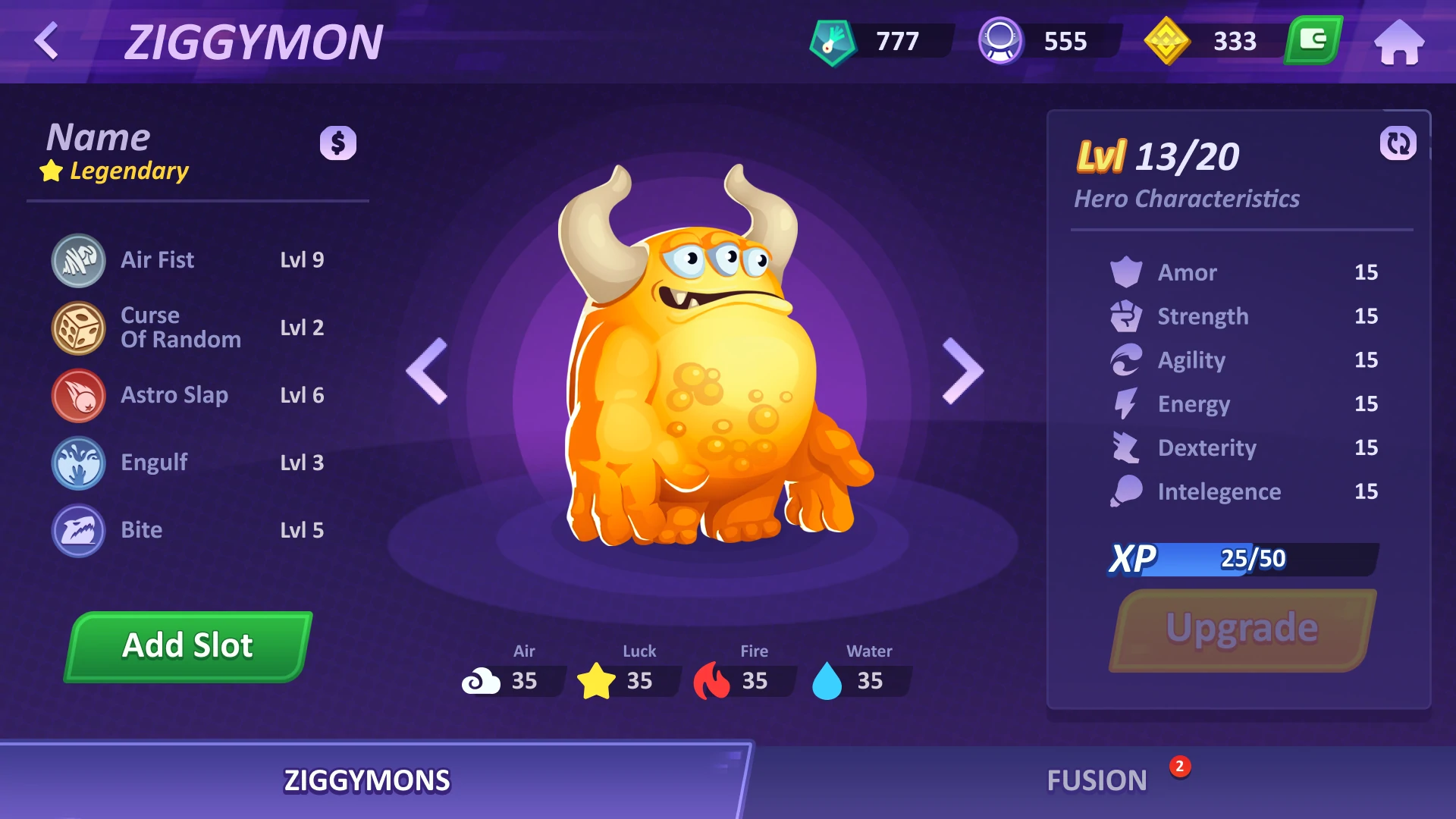1456x819 pixels.
Task: Upgrade the hero level
Action: (1242, 629)
